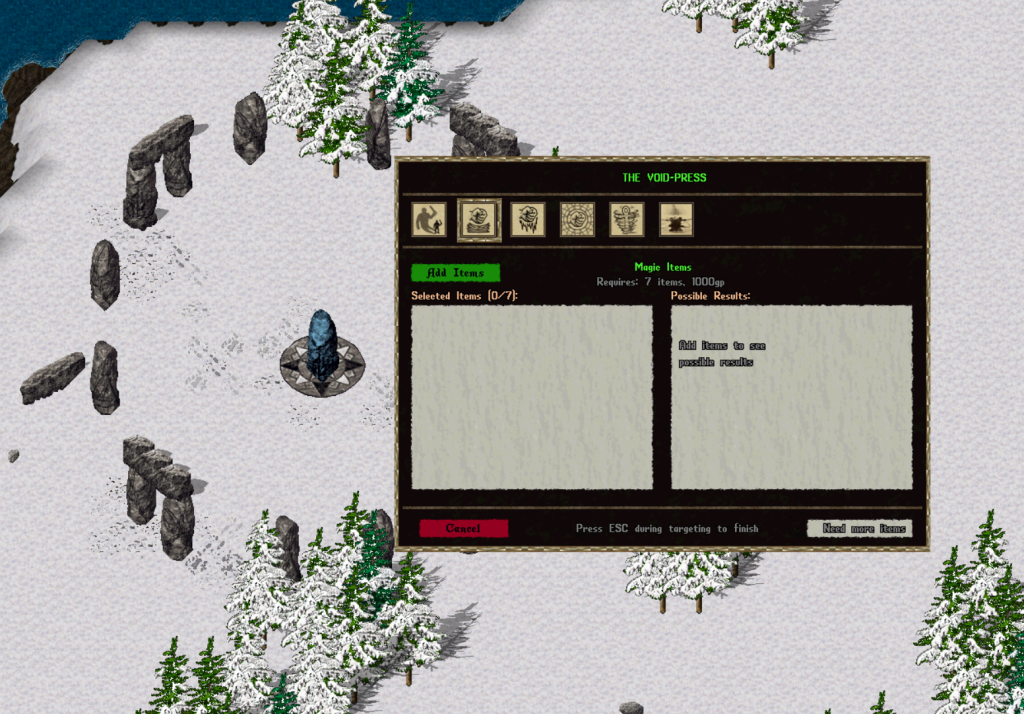1024x714 pixels.
Task: Select the giant and small figure category icon
Action: 429,219
